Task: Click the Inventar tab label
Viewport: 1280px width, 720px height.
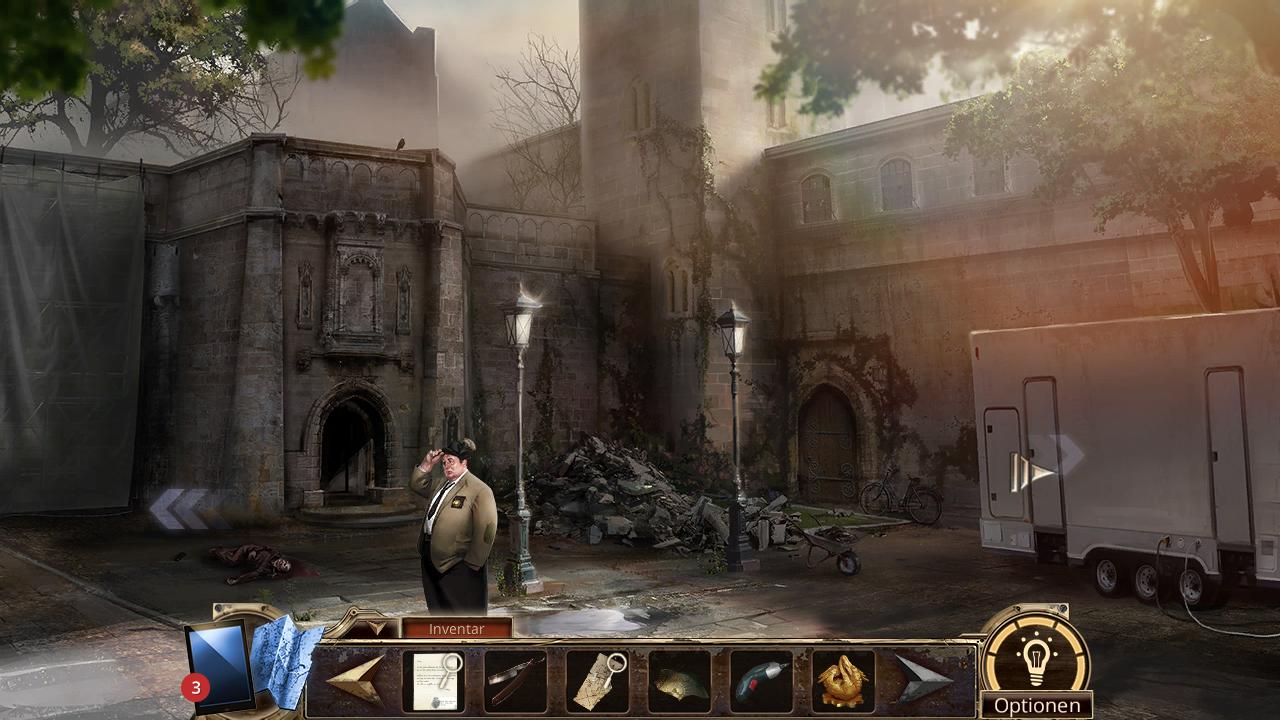Action: click(456, 629)
